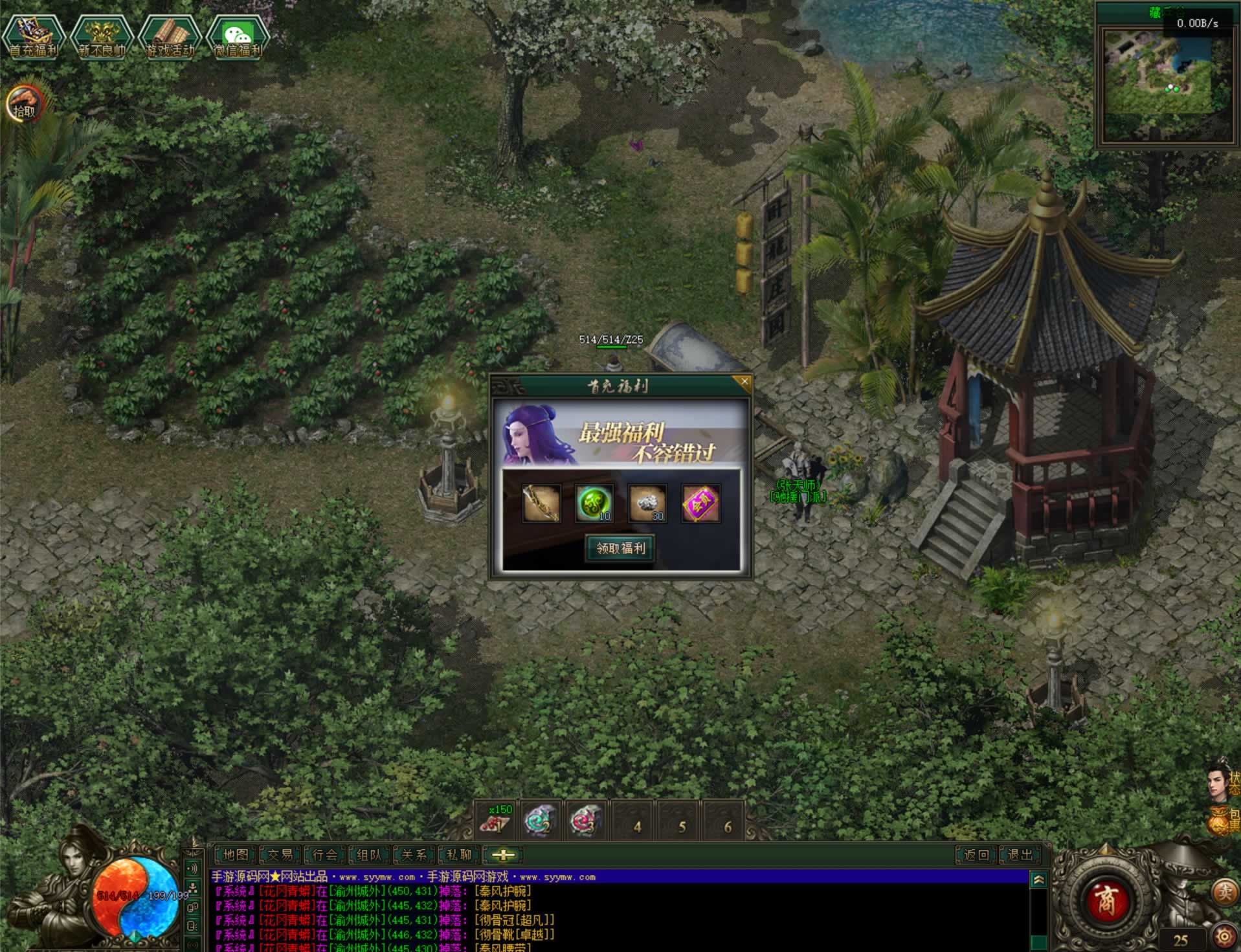
Task: Close the 首充福利 popup window
Action: (x=744, y=382)
